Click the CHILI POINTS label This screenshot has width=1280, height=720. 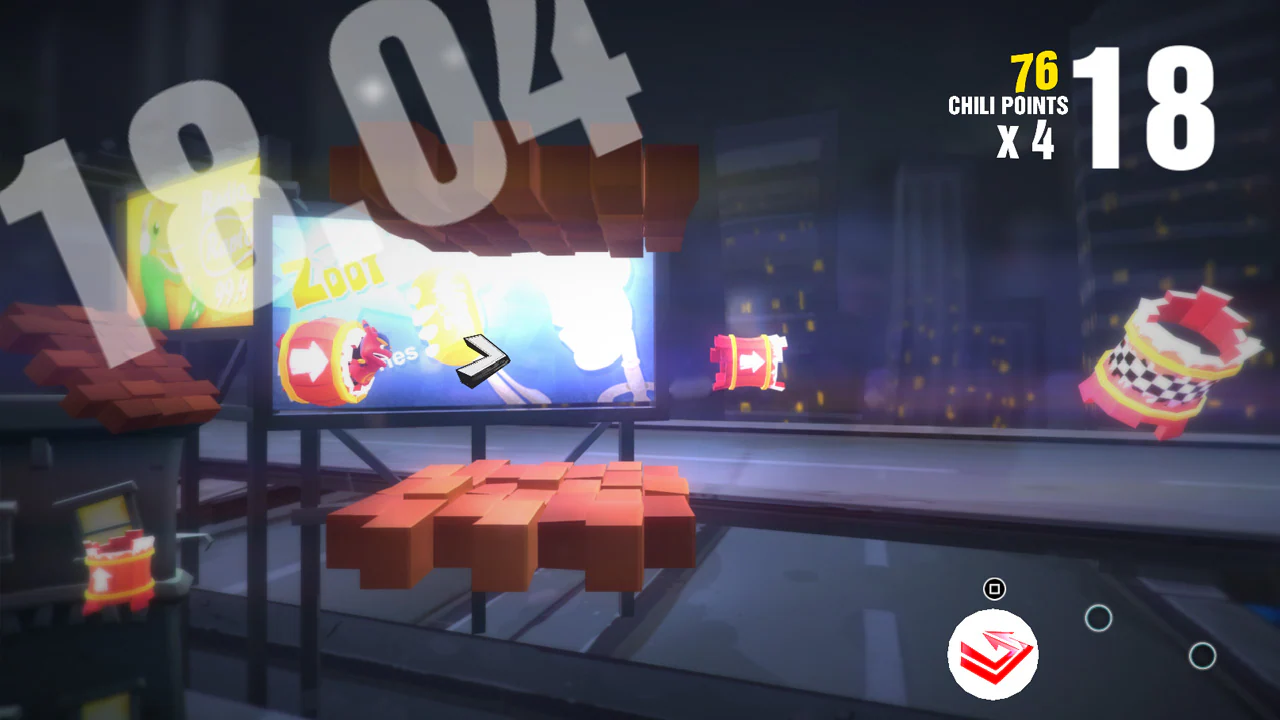point(1008,102)
